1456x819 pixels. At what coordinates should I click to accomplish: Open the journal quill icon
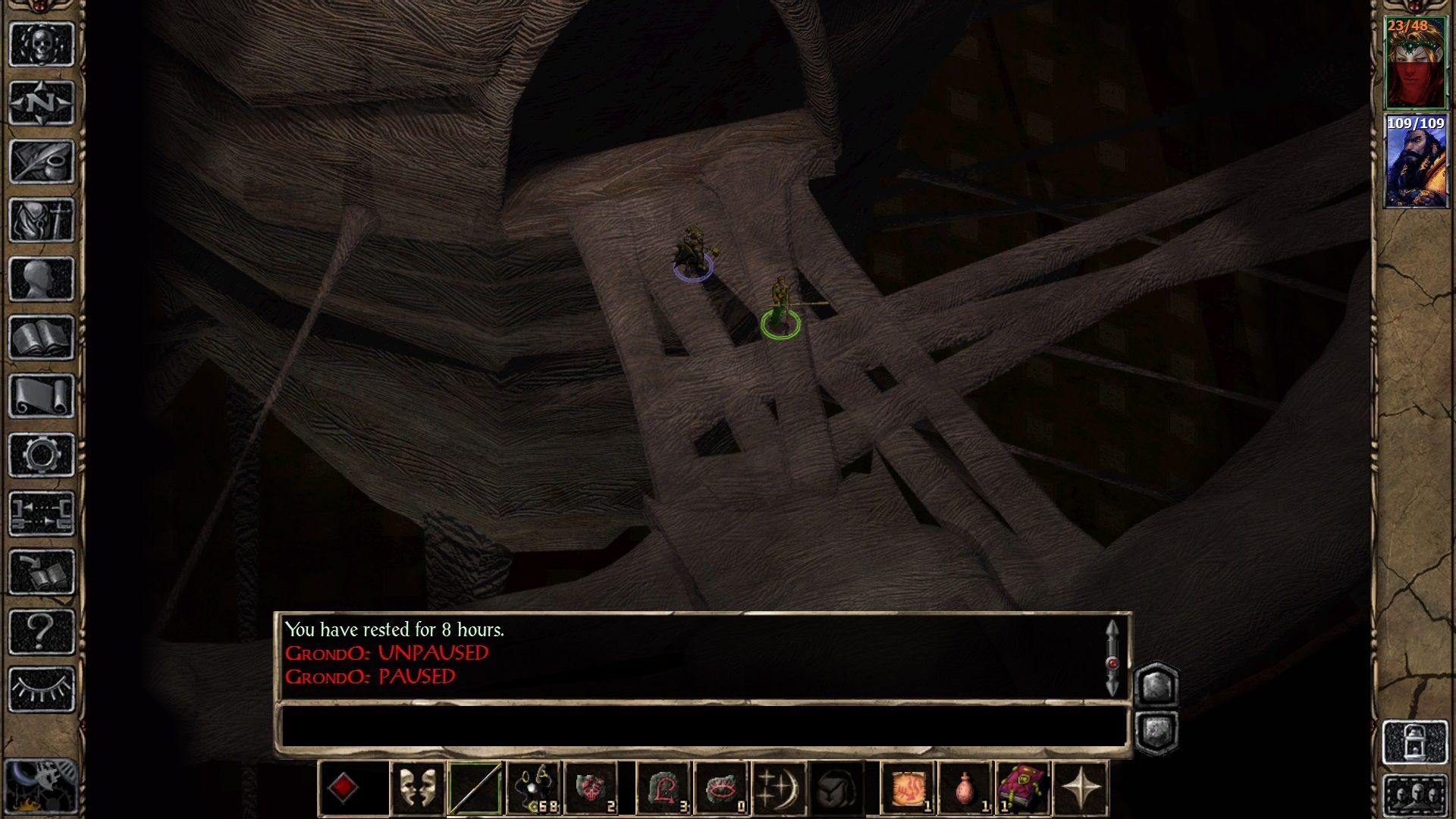tap(41, 161)
